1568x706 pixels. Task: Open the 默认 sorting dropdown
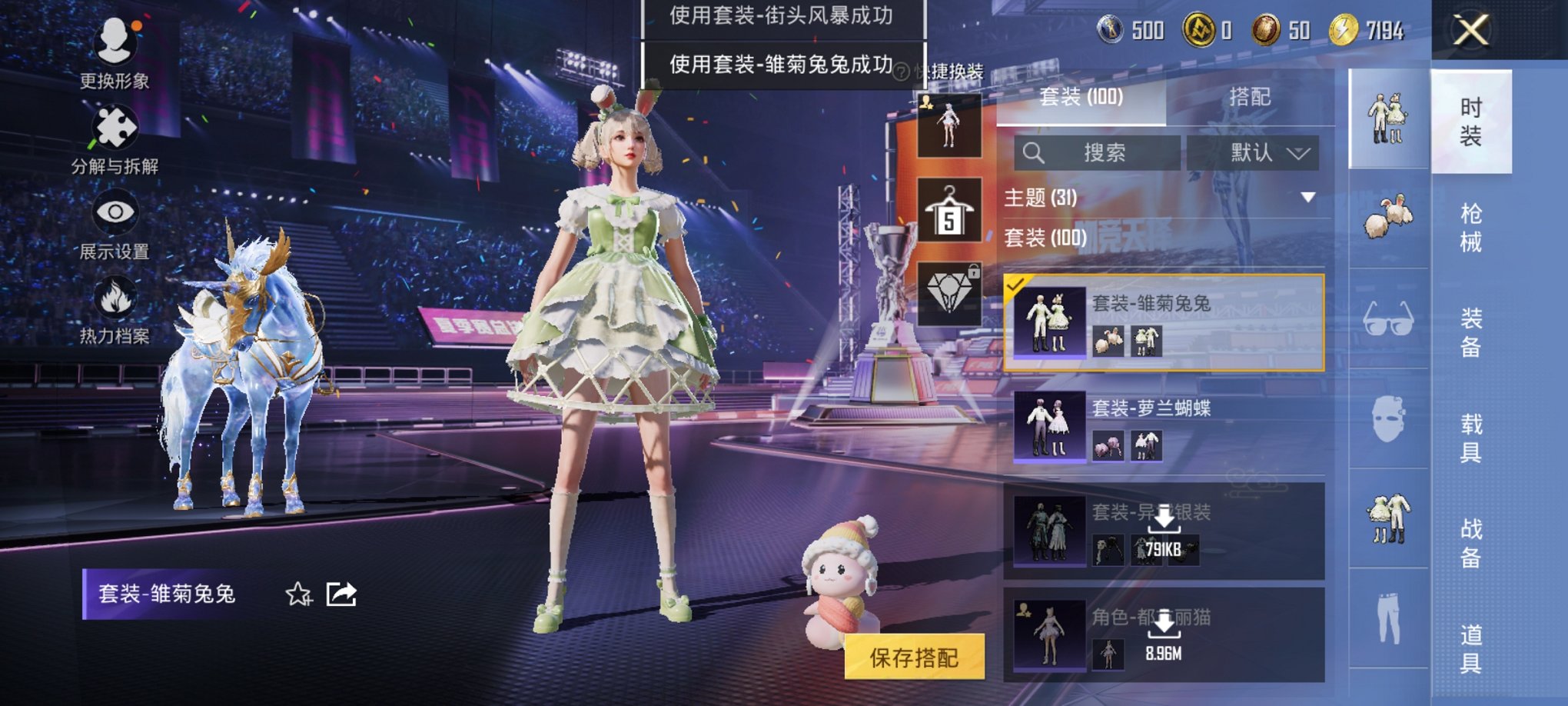[x=1253, y=153]
